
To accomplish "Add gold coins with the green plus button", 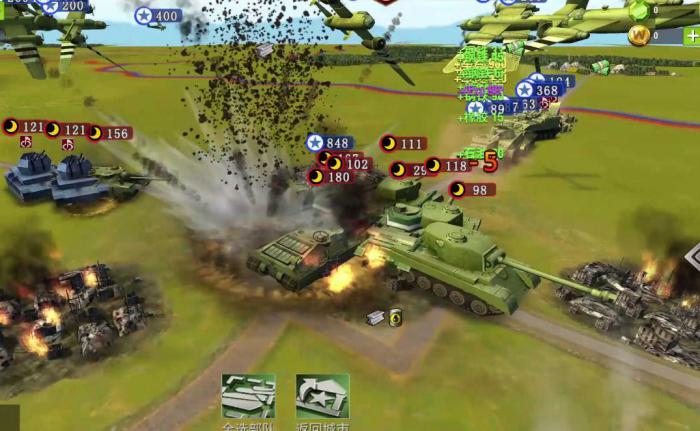I will (x=690, y=36).
